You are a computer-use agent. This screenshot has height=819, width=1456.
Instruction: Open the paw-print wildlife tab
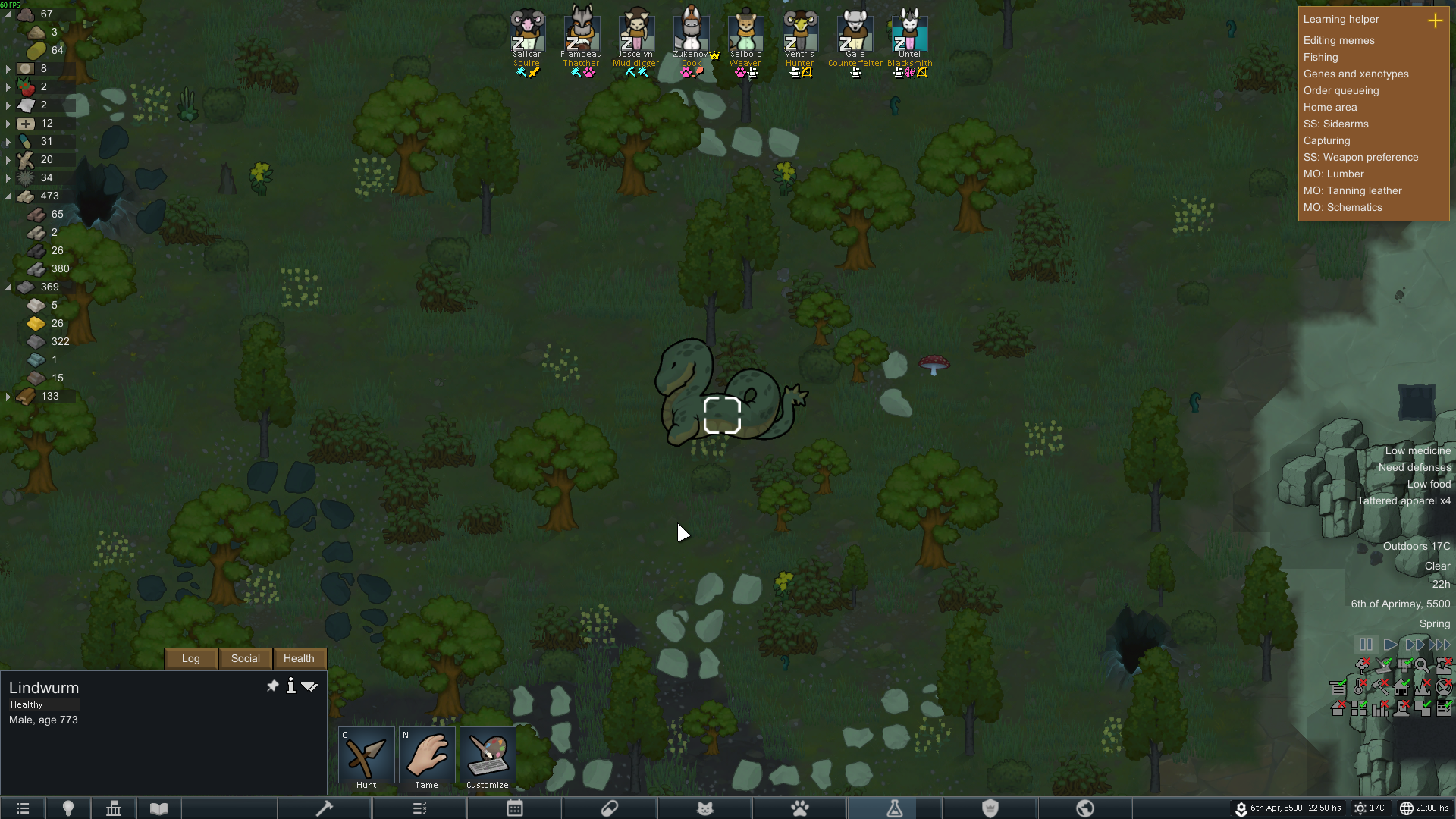(800, 808)
